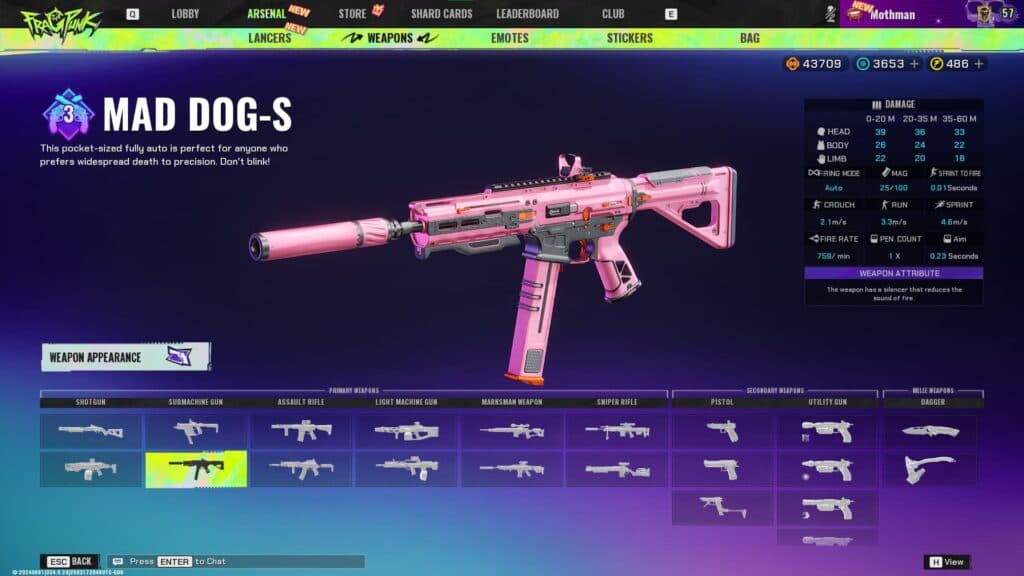Image resolution: width=1024 pixels, height=576 pixels.
Task: Open the Bag sub-tab
Action: (x=749, y=38)
